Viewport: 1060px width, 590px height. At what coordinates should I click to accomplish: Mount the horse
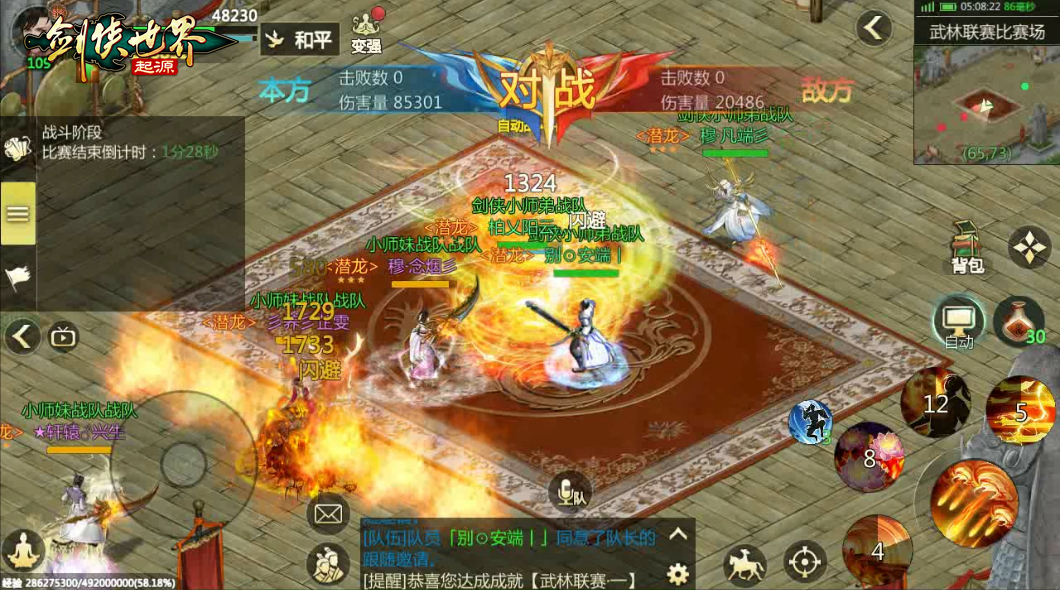click(744, 565)
